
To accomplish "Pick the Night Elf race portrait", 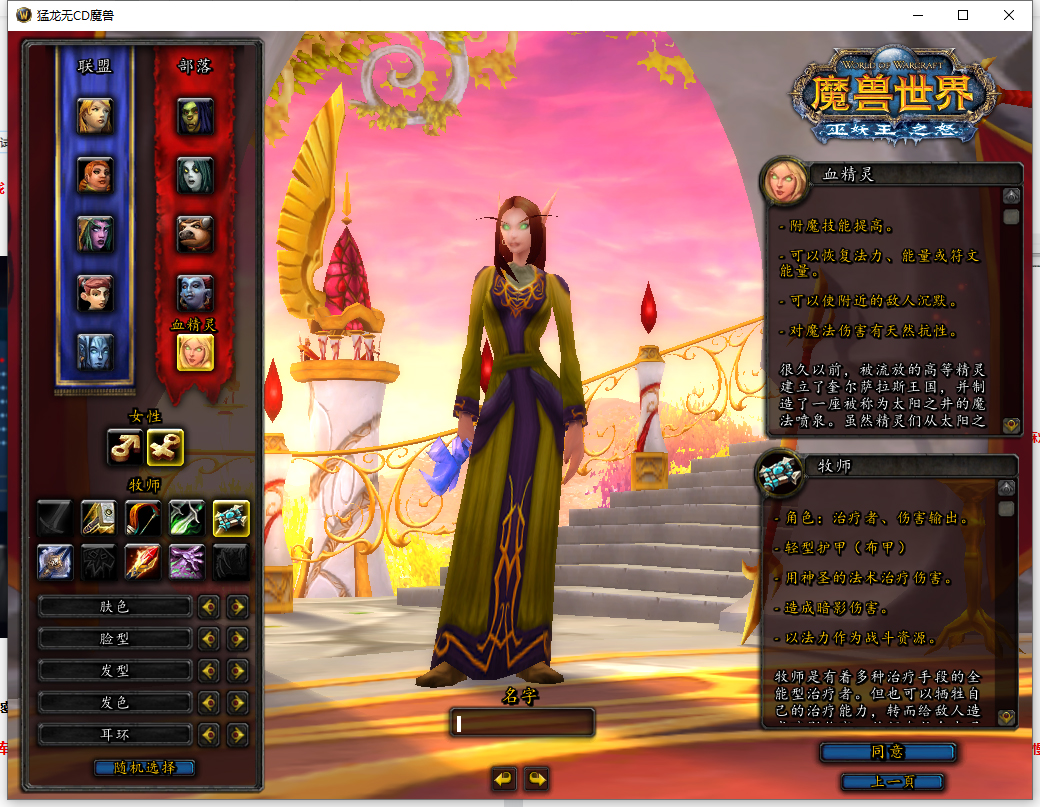I will [95, 234].
